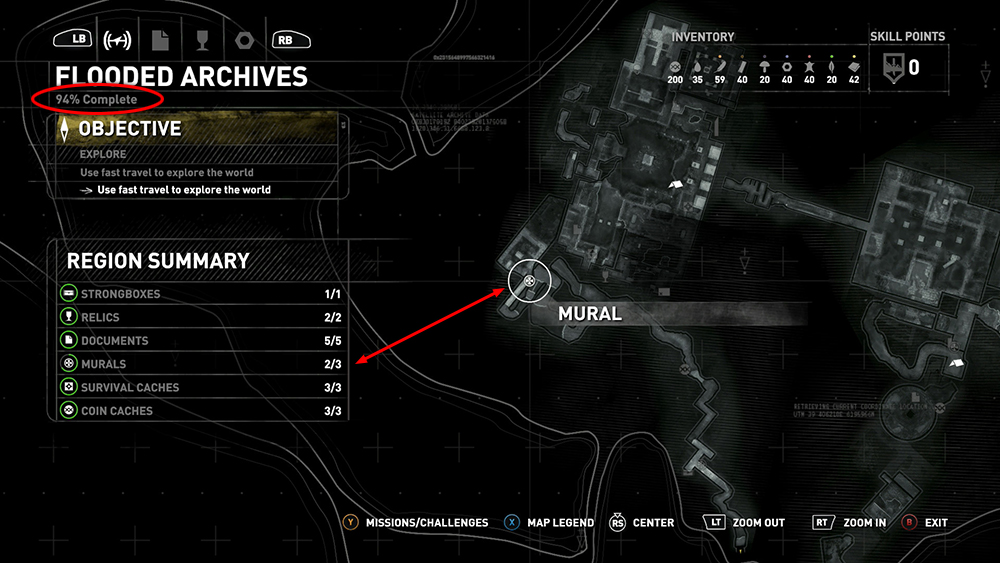This screenshot has height=563, width=1000.
Task: Click the circled Mural marker on map
Action: coord(529,282)
